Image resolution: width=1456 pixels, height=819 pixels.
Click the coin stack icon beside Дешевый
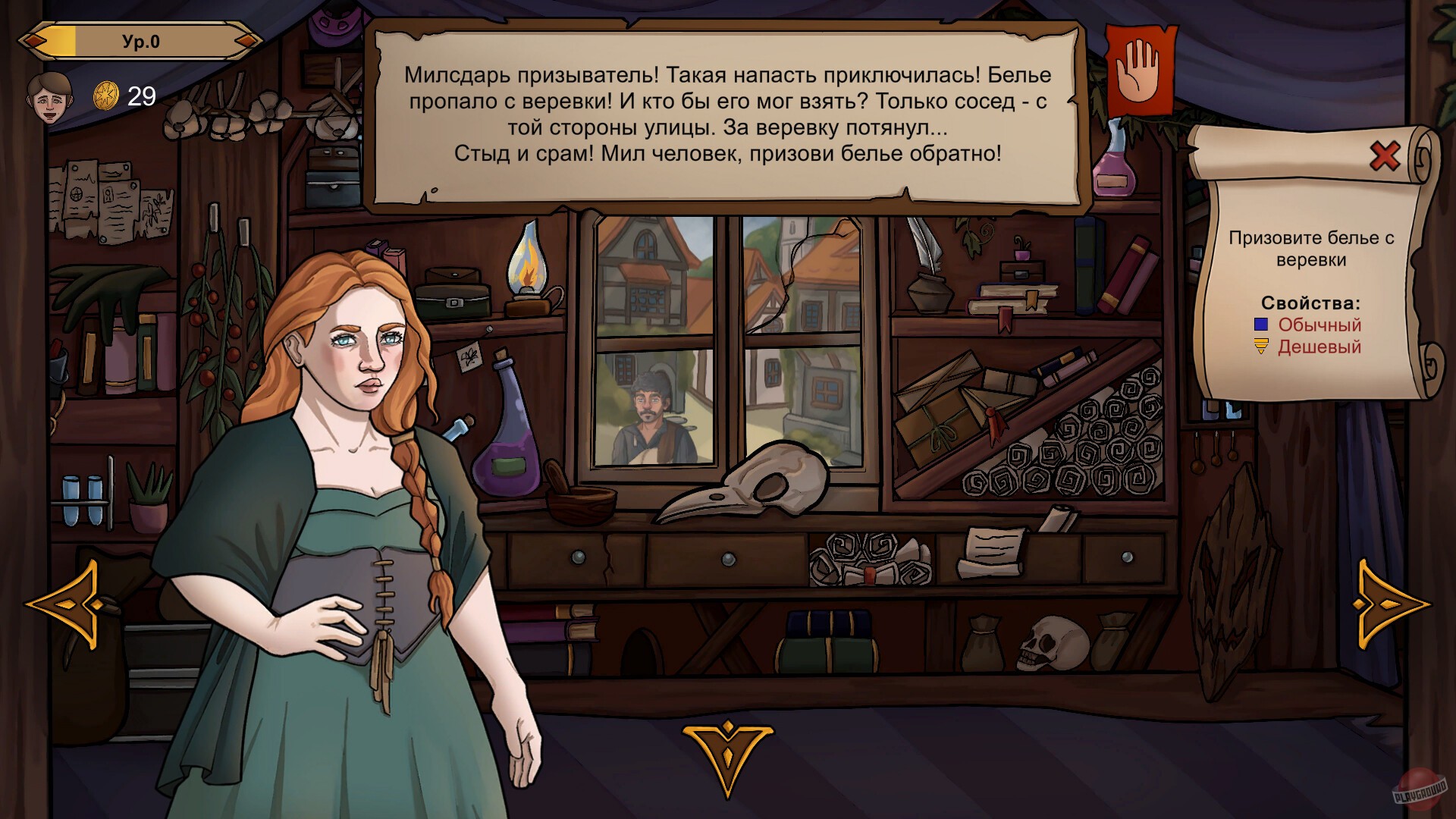1261,347
